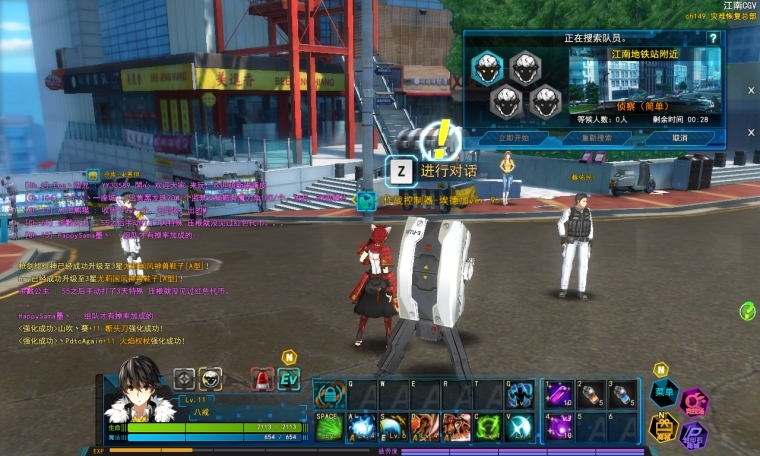Use the purple capsule item in slot 1

click(x=559, y=395)
